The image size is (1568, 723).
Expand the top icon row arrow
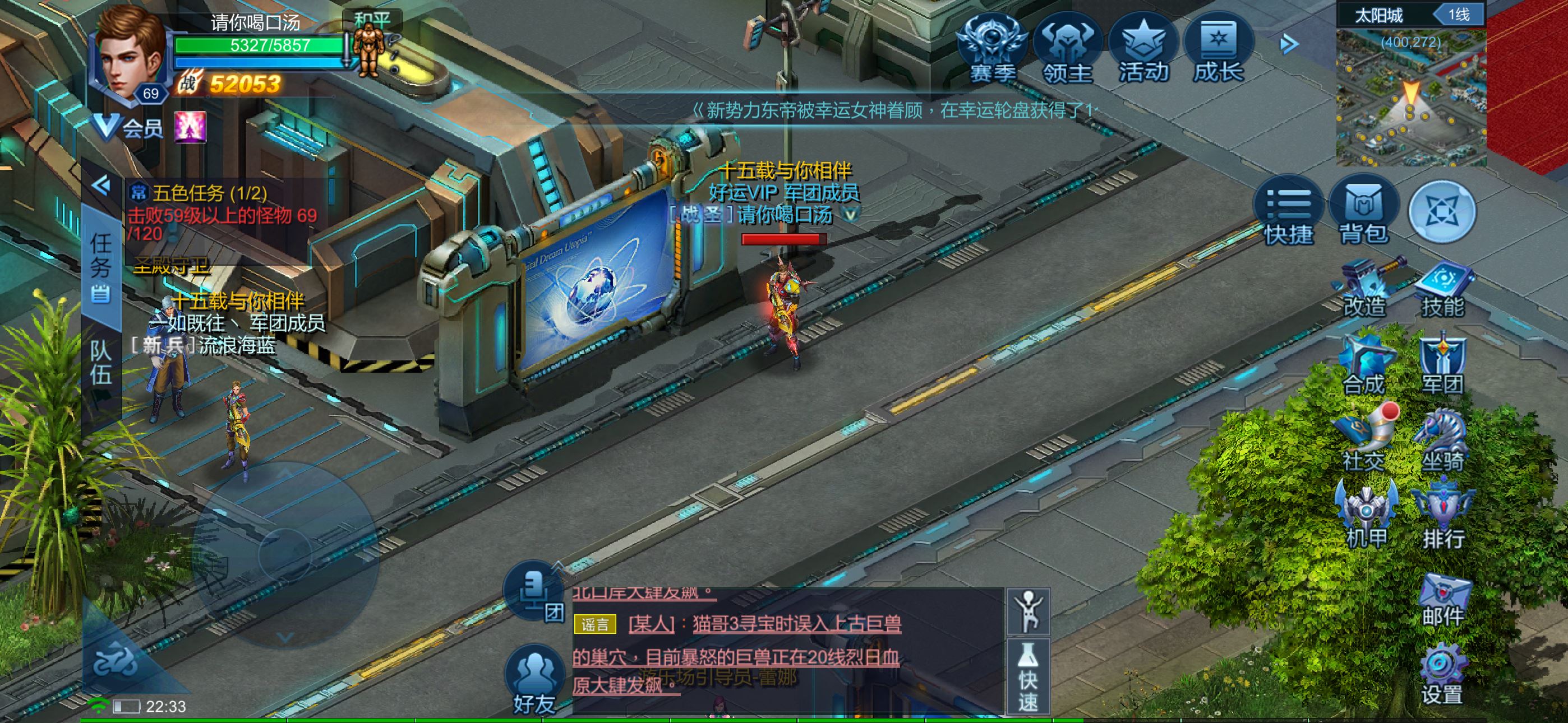1289,44
